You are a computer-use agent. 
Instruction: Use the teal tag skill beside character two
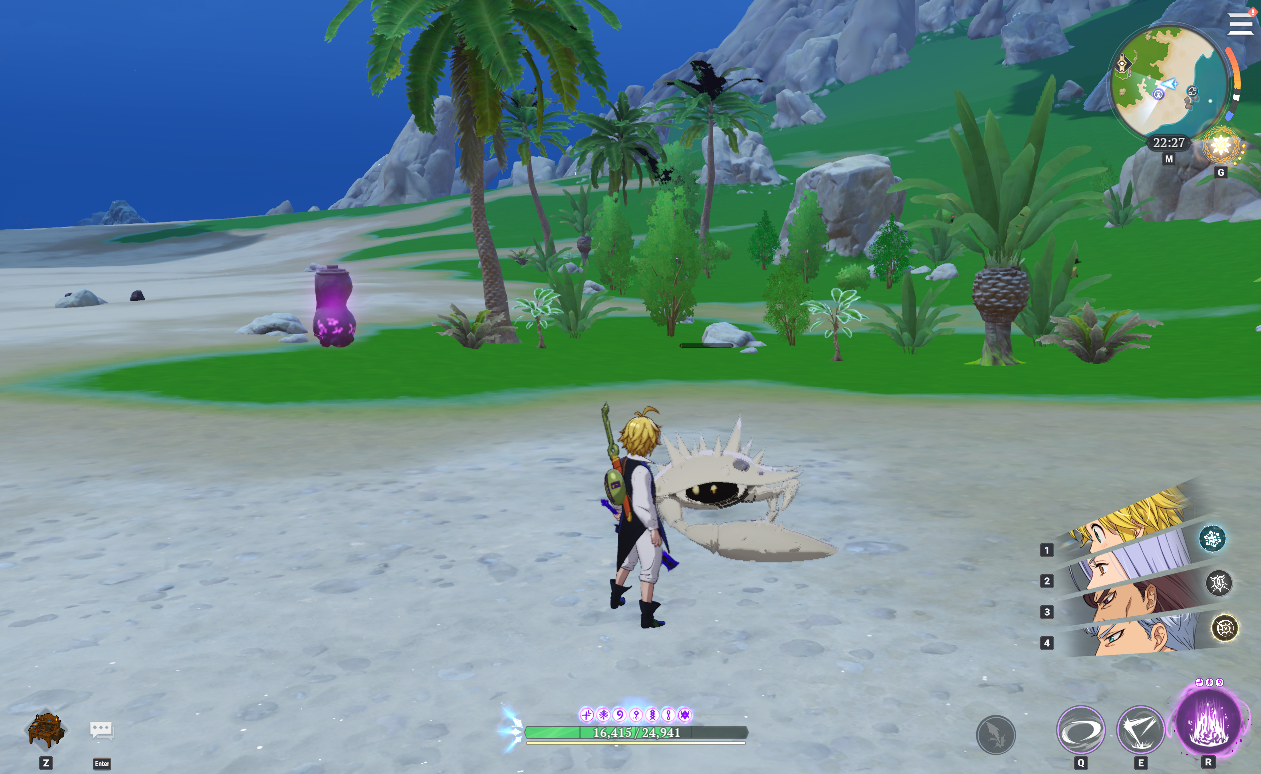1213,538
